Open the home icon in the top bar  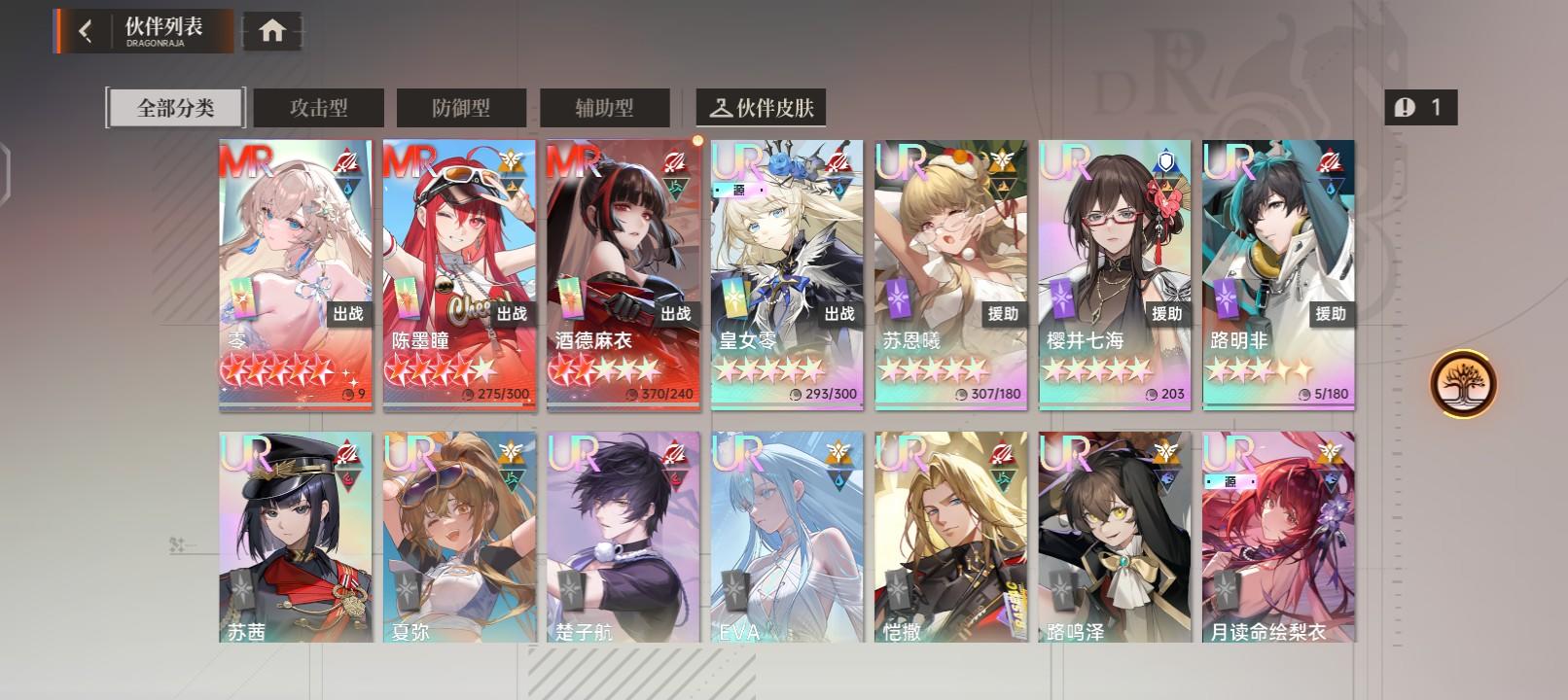pos(271,30)
